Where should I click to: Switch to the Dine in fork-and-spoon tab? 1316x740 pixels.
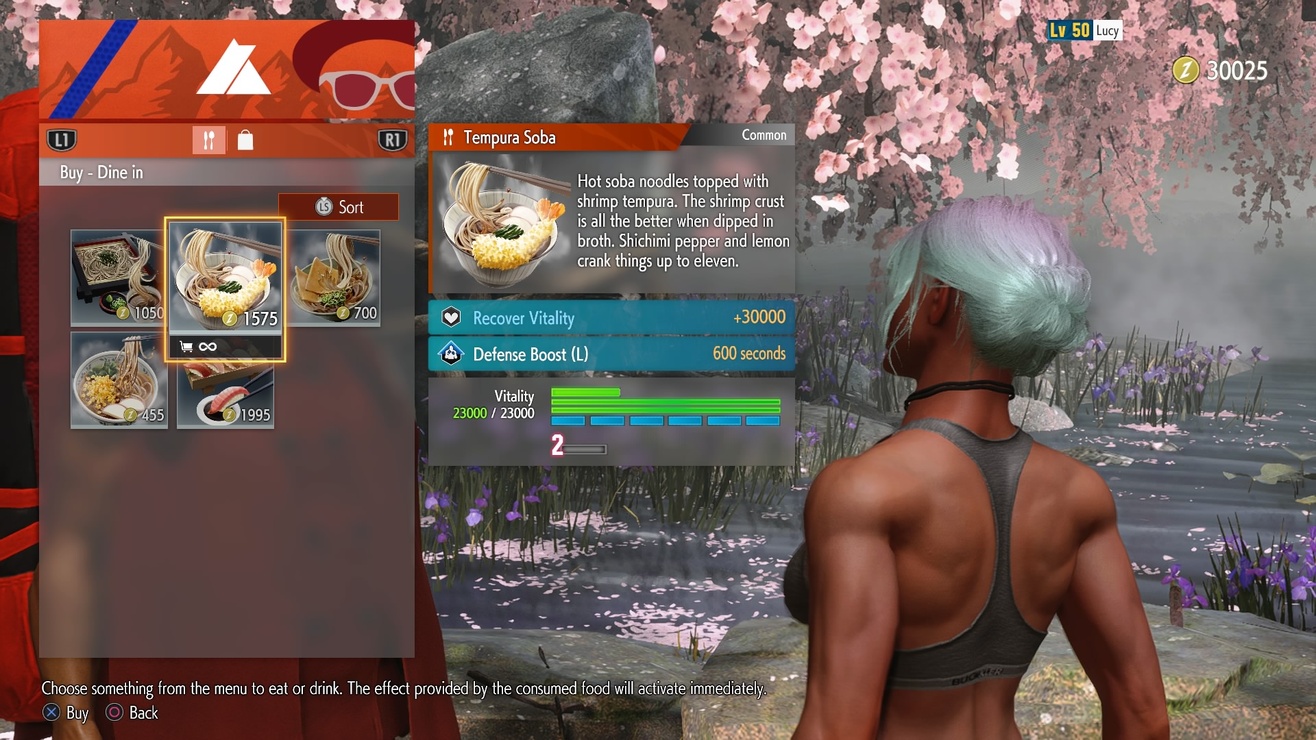click(x=208, y=141)
